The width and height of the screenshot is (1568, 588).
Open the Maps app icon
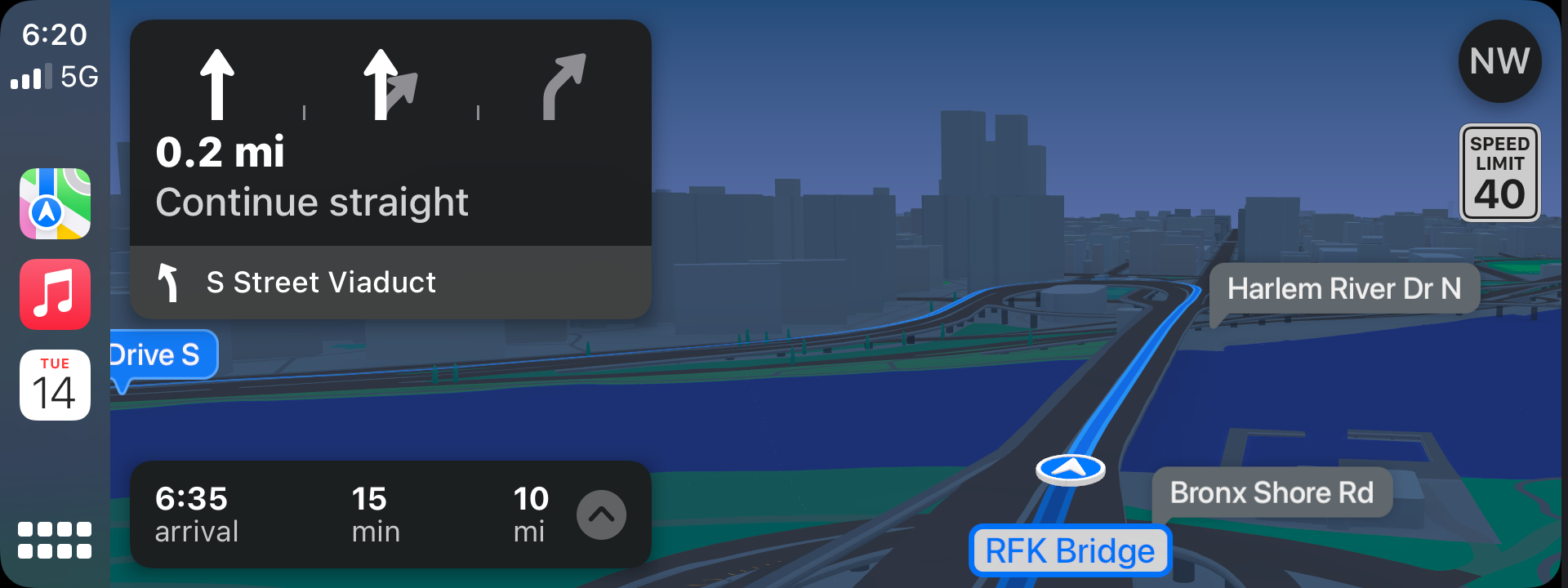55,203
